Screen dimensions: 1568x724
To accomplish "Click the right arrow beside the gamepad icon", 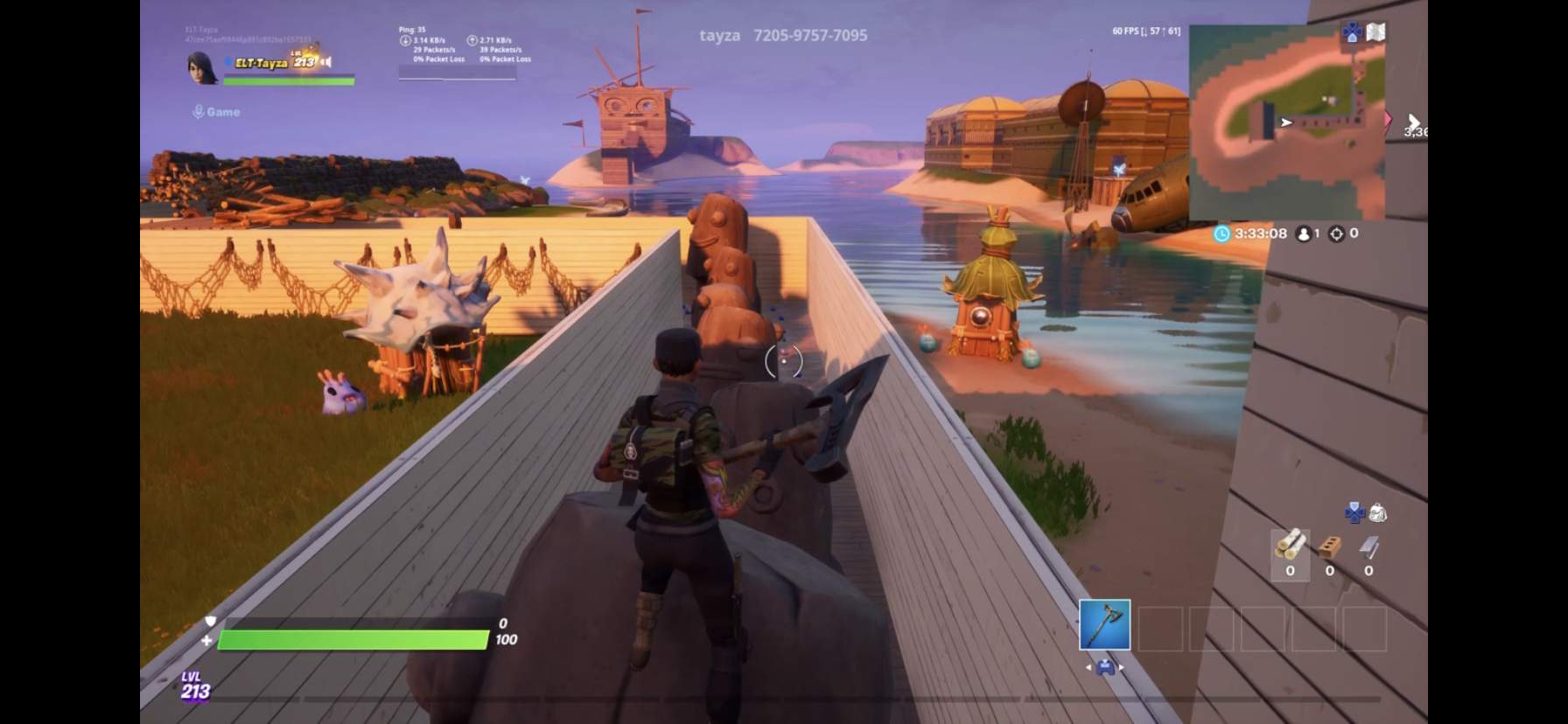I will click(1122, 667).
